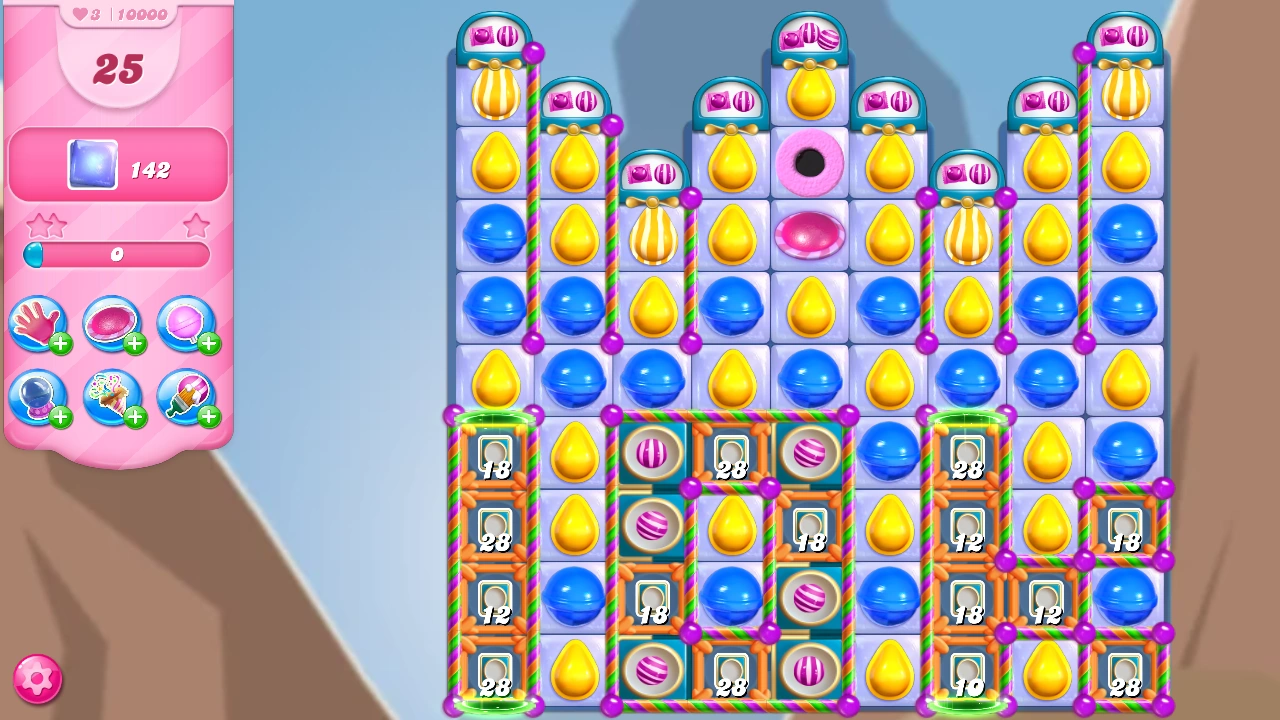Image resolution: width=1280 pixels, height=720 pixels.
Task: Click the 10000 gold counter at top
Action: pos(141,13)
